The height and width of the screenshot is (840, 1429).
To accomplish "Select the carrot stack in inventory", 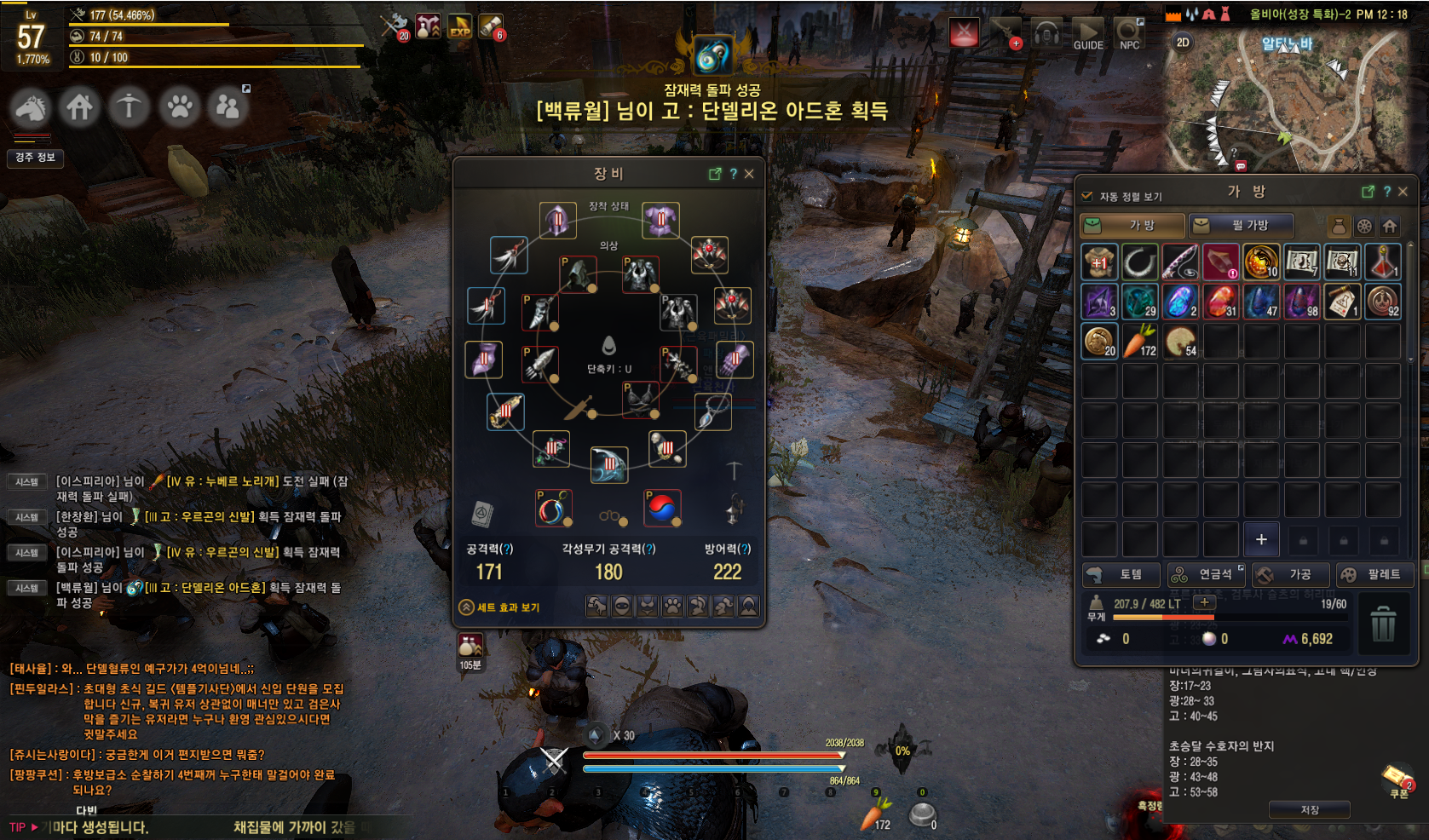I will pos(1139,341).
